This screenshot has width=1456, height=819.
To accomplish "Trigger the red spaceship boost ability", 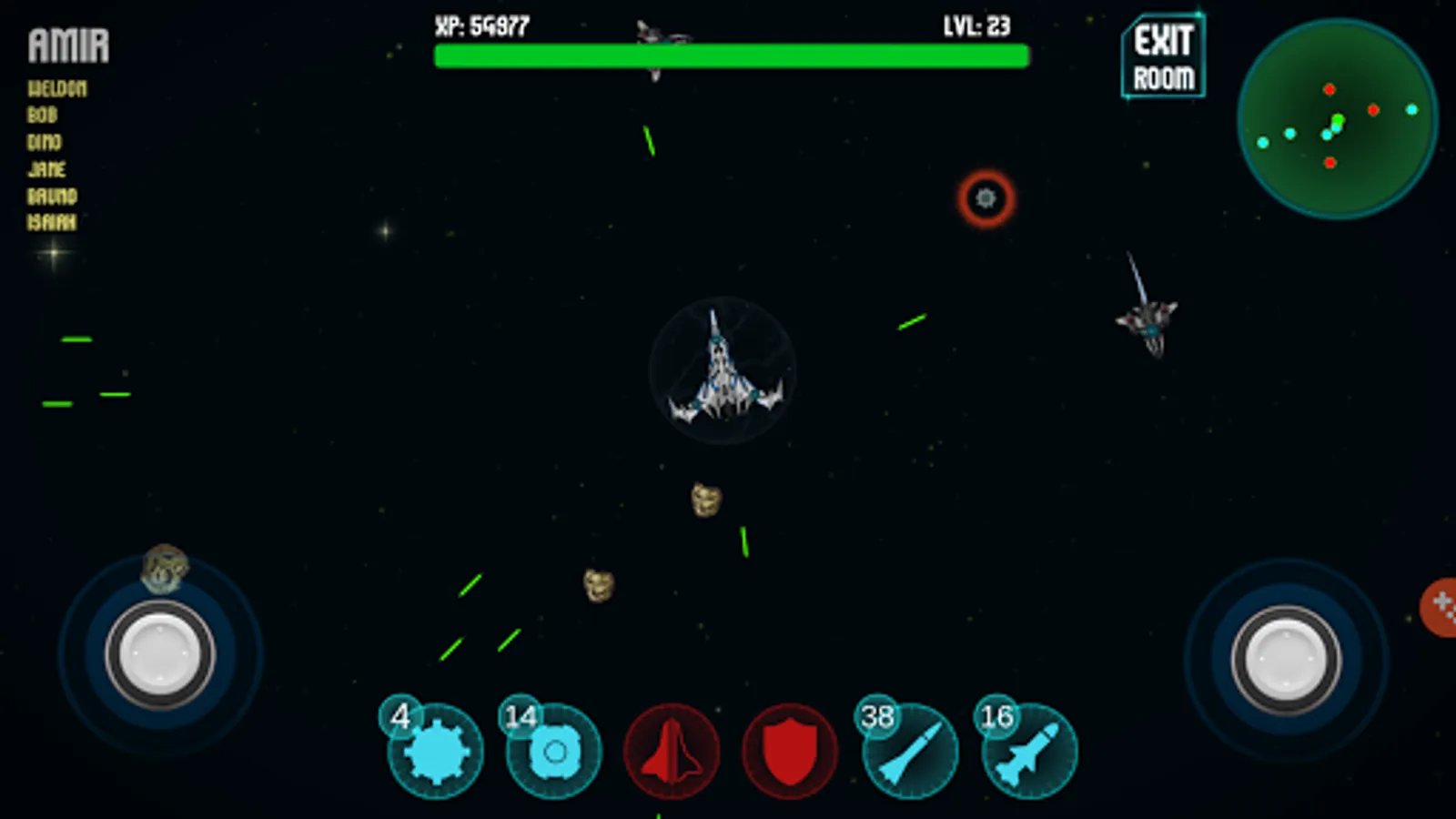I will point(672,752).
